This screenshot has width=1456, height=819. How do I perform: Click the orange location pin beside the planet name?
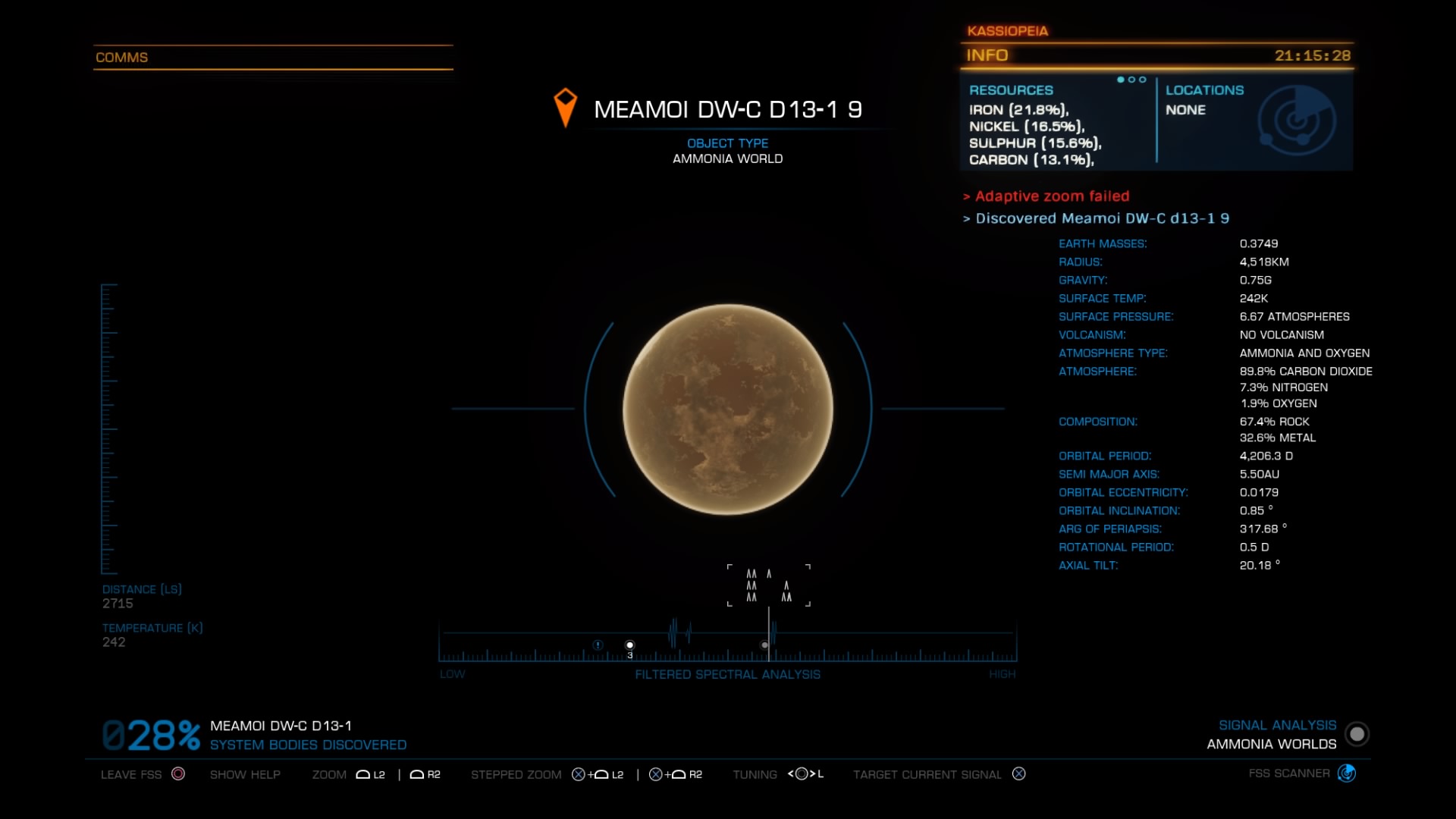point(566,108)
